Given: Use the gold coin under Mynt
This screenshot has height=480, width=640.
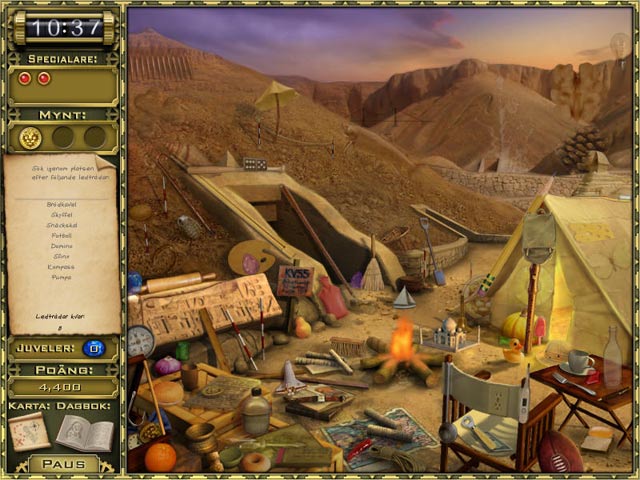Looking at the screenshot, I should coord(29,137).
